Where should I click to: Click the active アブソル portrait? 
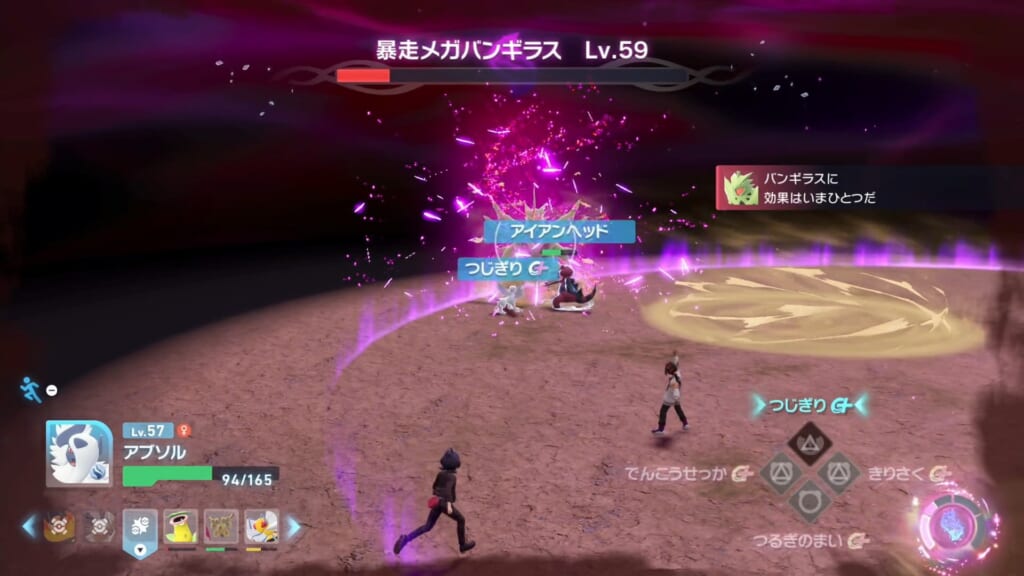click(x=79, y=453)
